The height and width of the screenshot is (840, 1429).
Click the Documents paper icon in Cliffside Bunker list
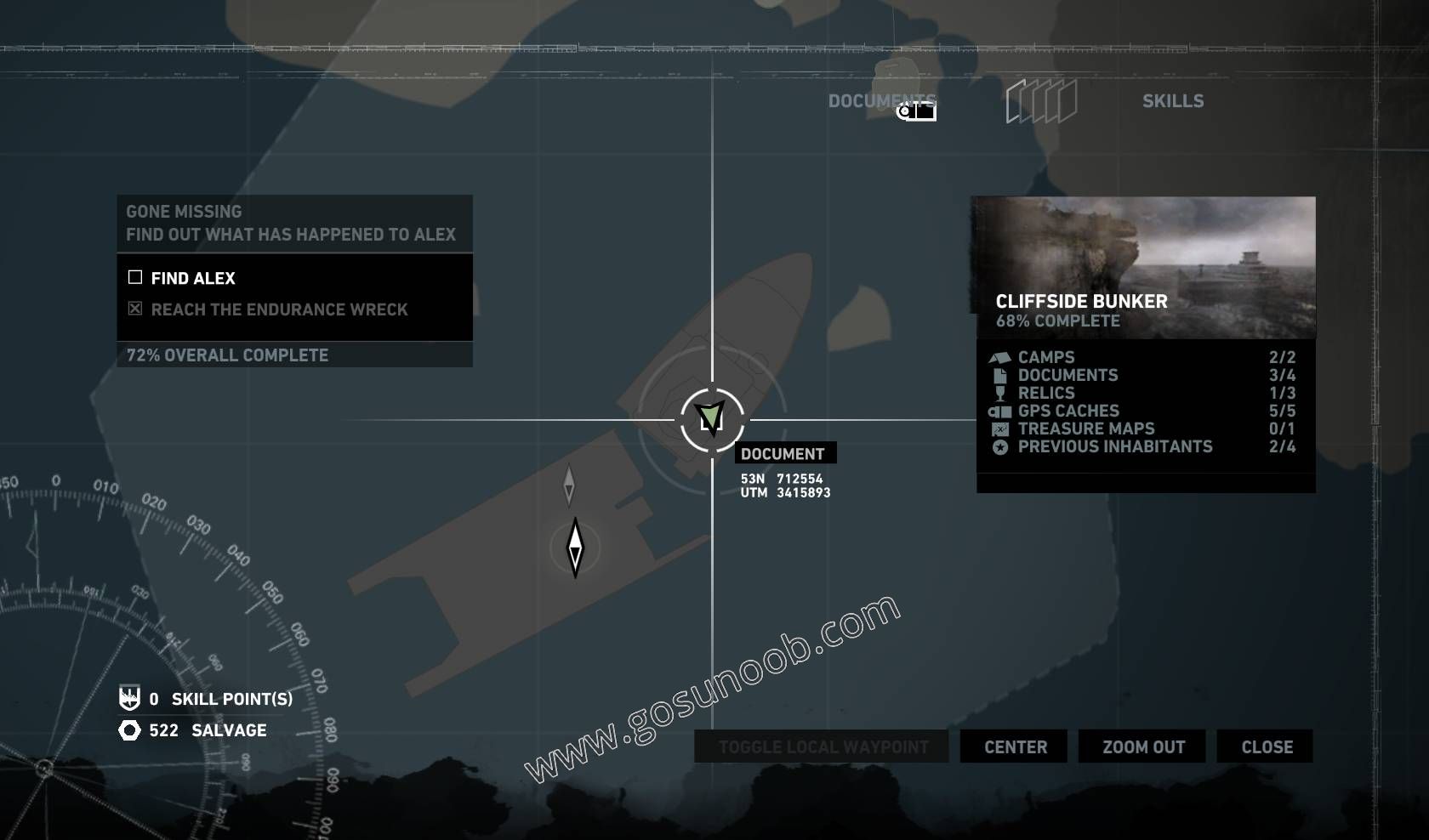click(999, 375)
